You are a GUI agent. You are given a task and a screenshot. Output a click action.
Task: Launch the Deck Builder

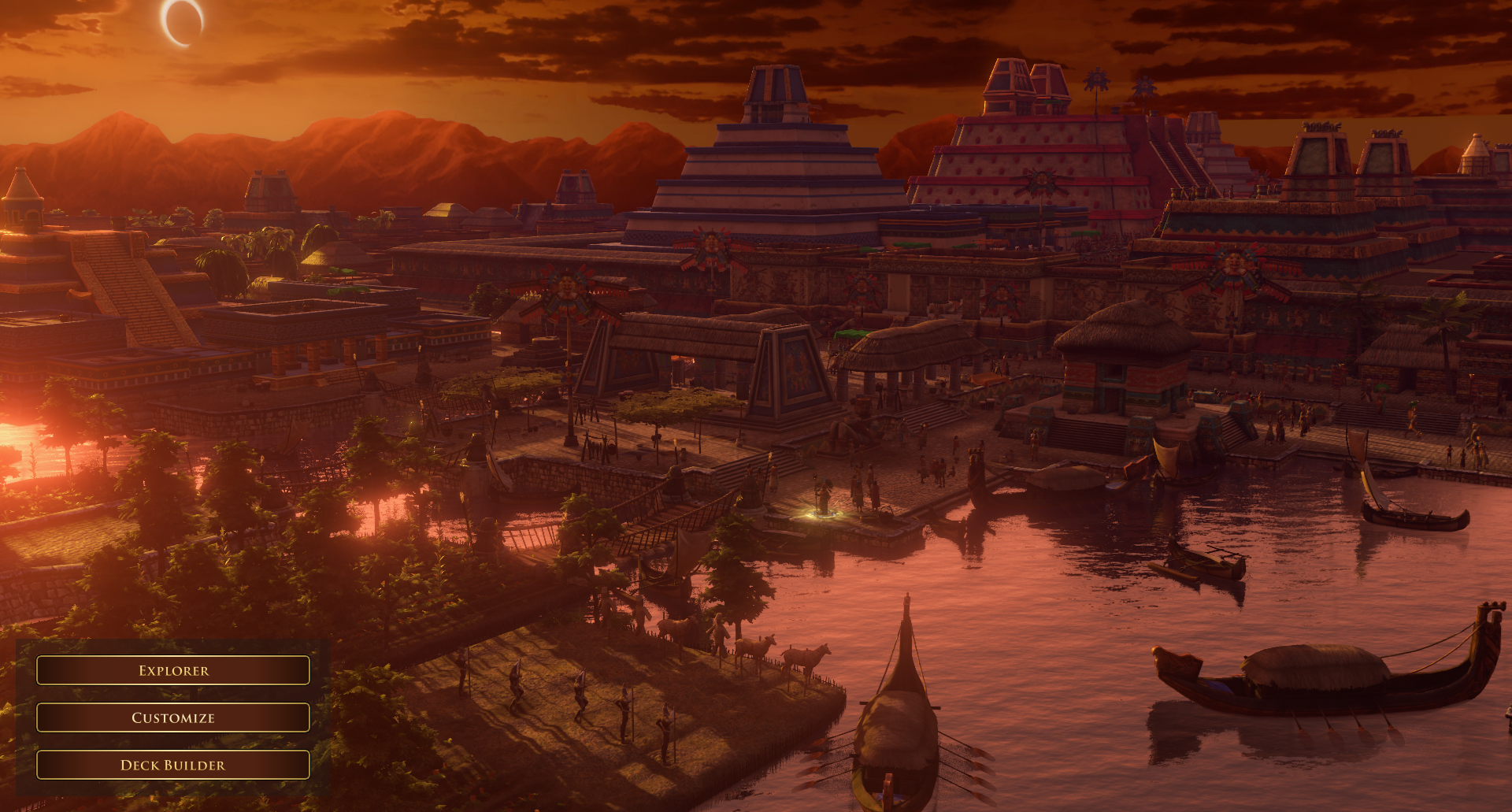(x=173, y=765)
